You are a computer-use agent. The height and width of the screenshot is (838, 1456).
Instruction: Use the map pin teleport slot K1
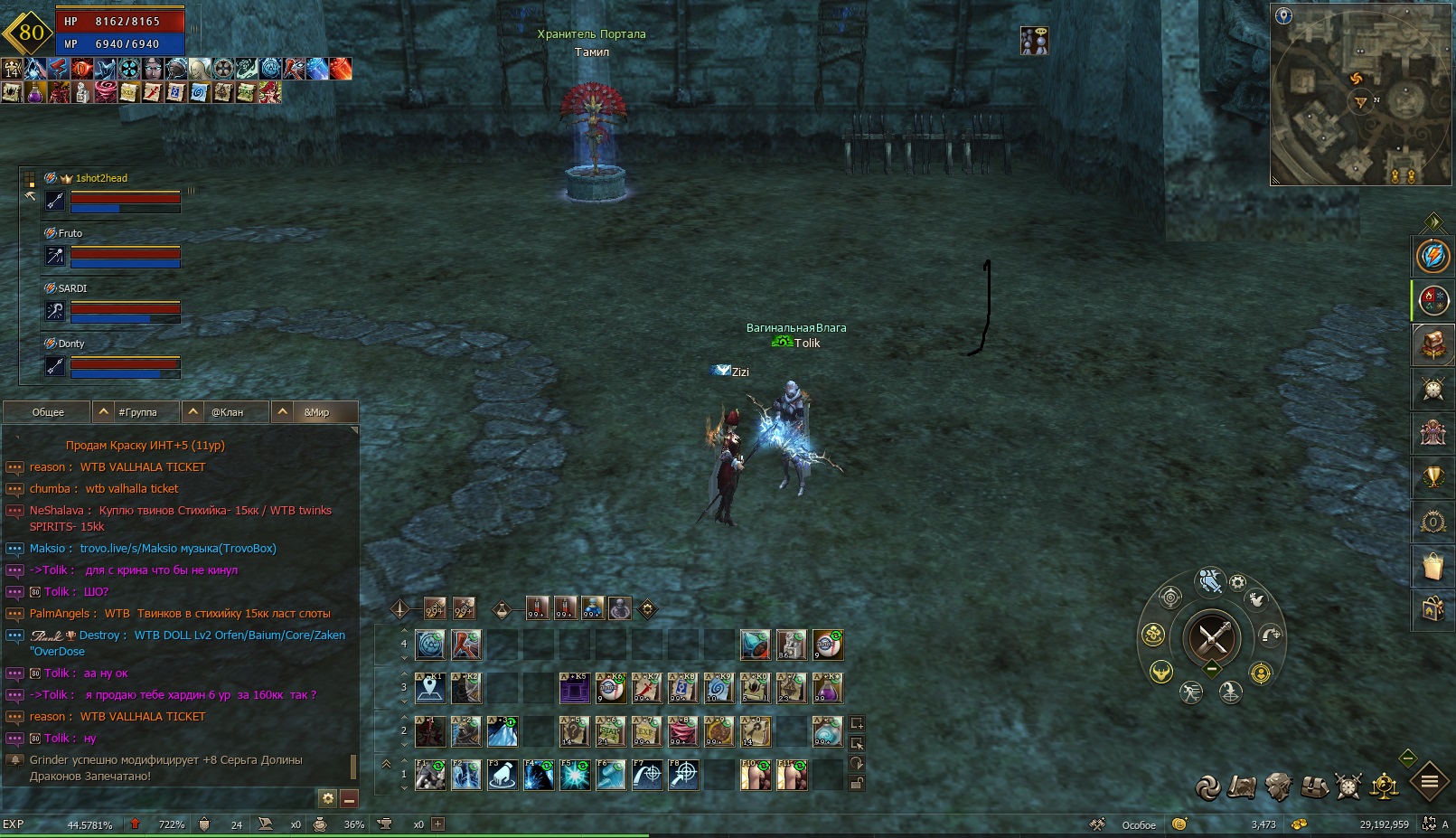click(x=430, y=688)
